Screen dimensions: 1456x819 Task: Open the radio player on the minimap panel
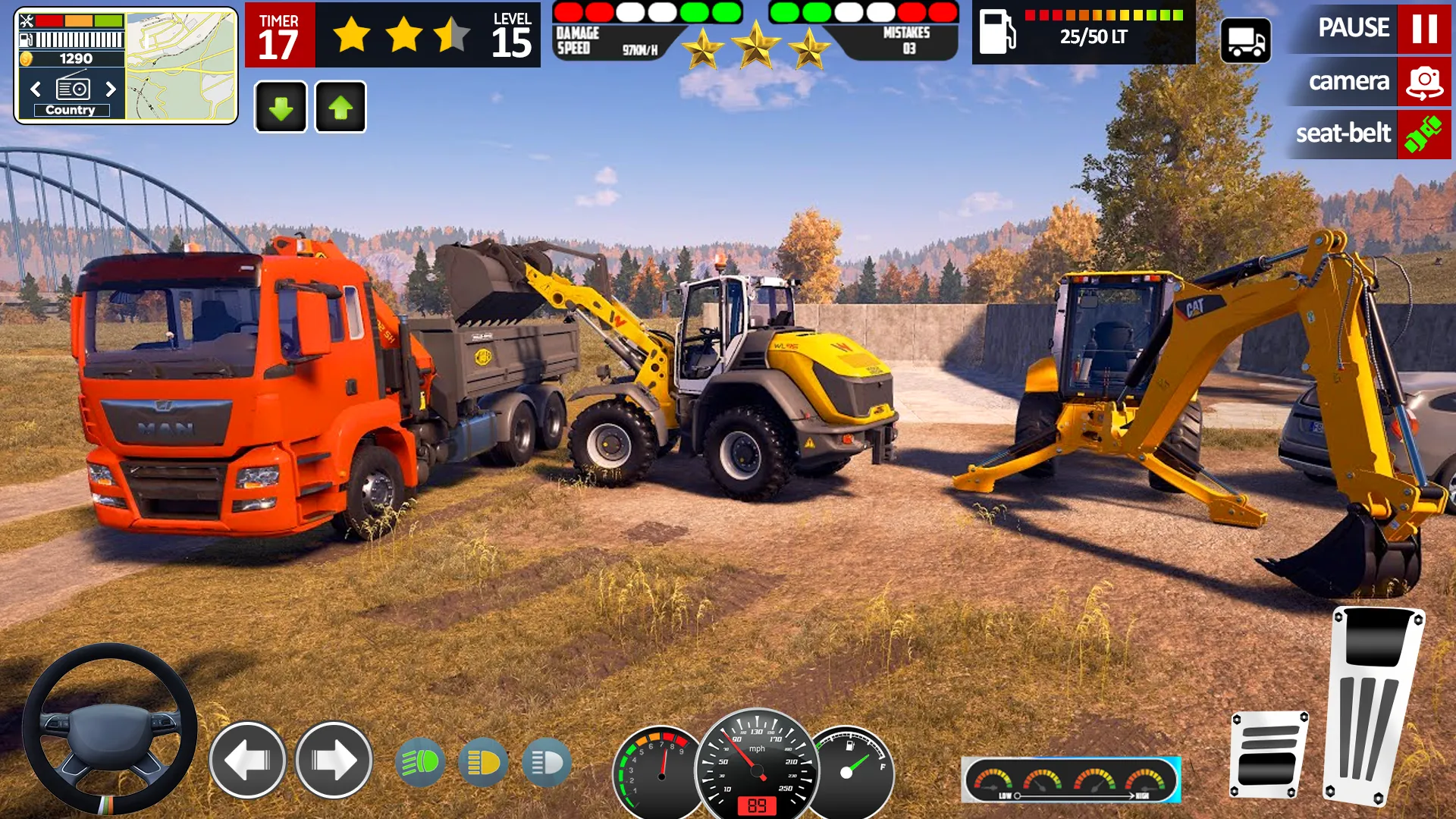pyautogui.click(x=72, y=89)
